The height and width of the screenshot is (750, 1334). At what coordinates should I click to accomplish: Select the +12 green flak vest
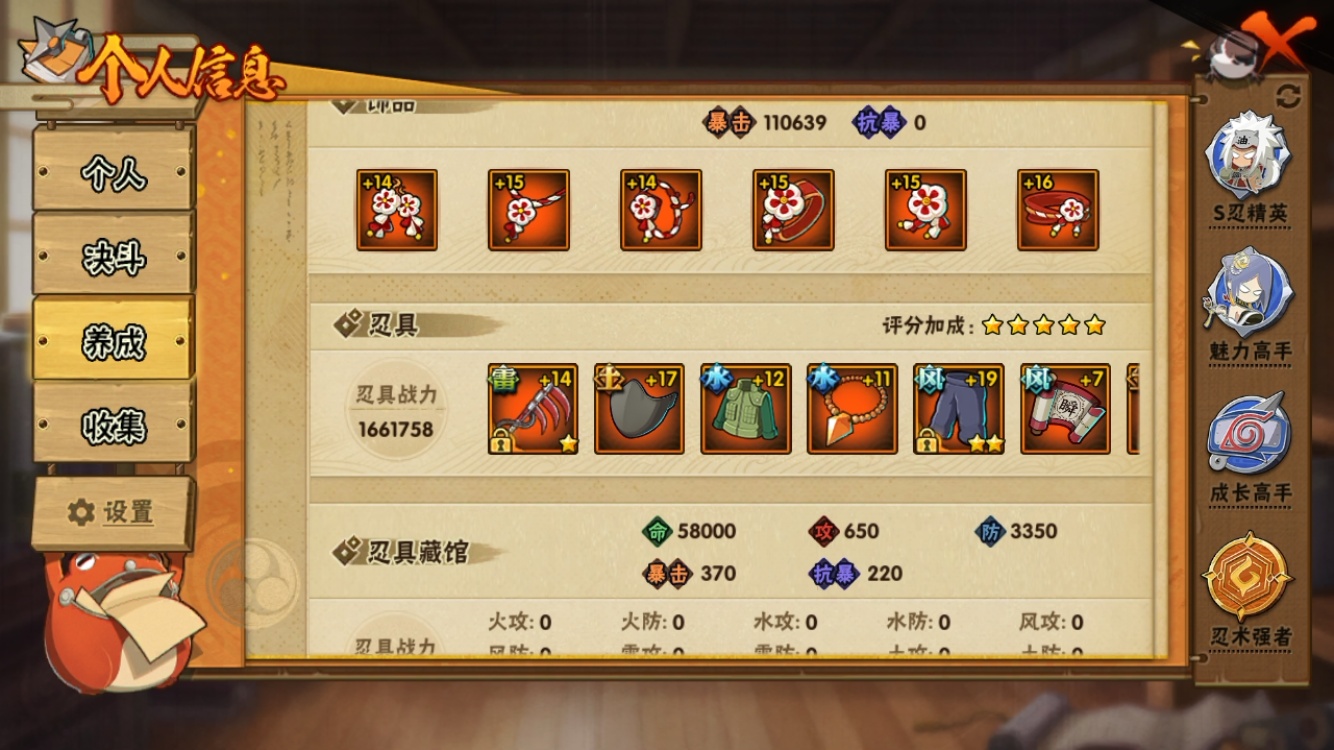(x=744, y=410)
